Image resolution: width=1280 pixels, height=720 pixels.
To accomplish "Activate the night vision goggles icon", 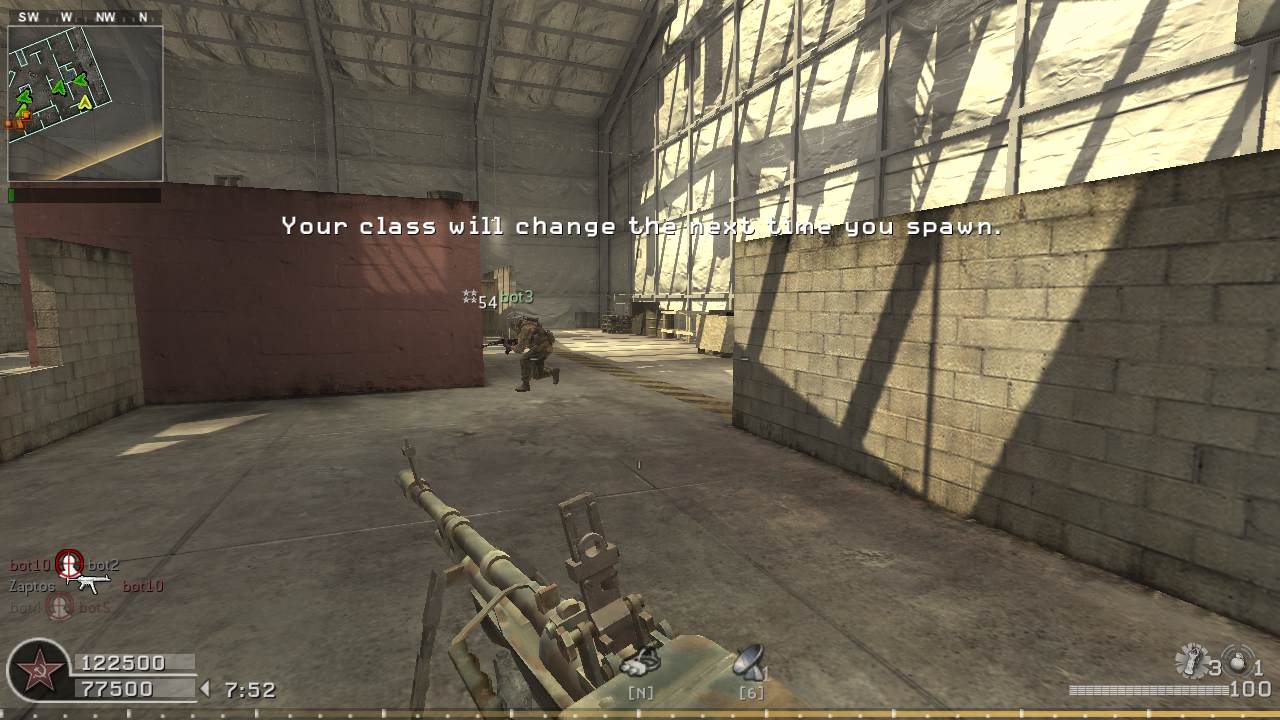I will [x=639, y=661].
